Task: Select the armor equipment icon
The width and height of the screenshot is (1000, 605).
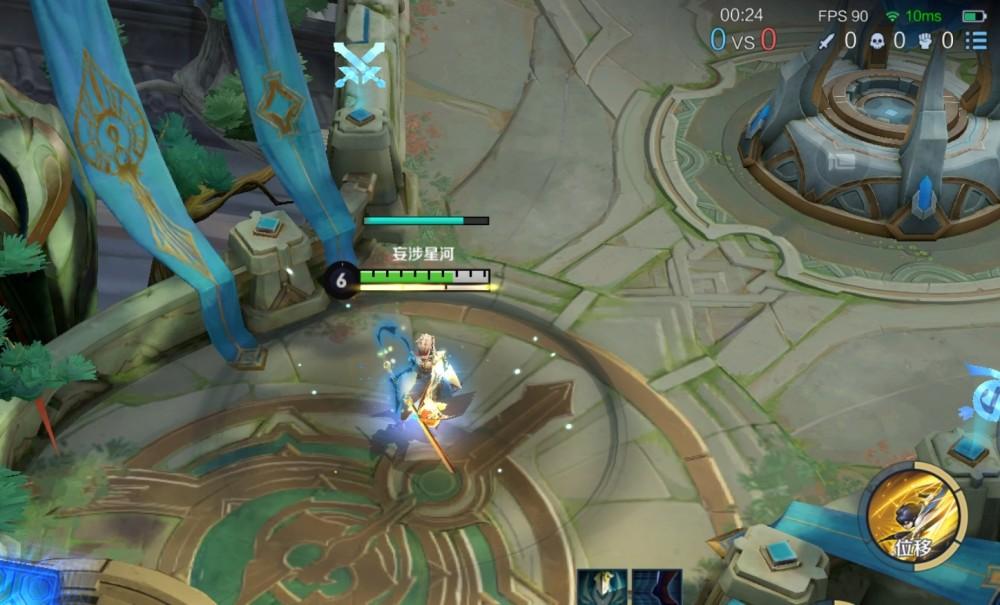Action: tap(602, 589)
